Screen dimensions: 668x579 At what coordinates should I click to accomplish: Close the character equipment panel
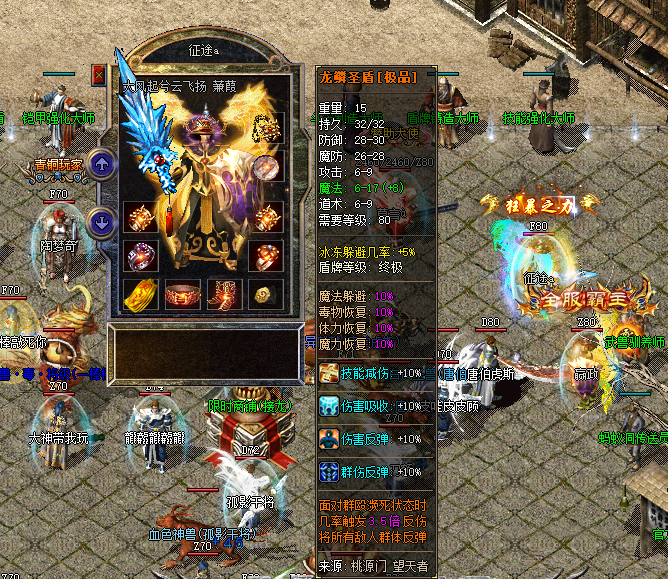[98, 74]
